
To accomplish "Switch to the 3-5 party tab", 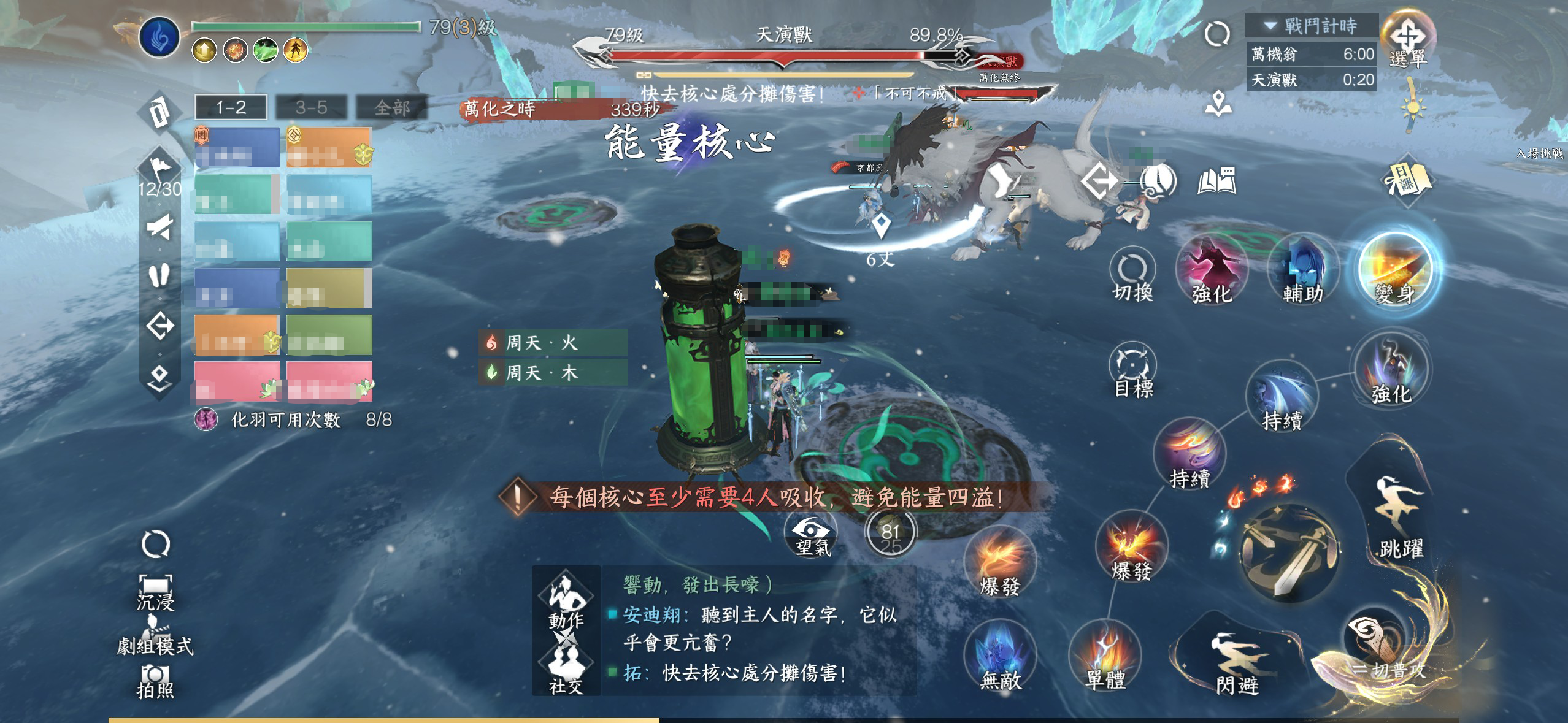I will pos(311,108).
